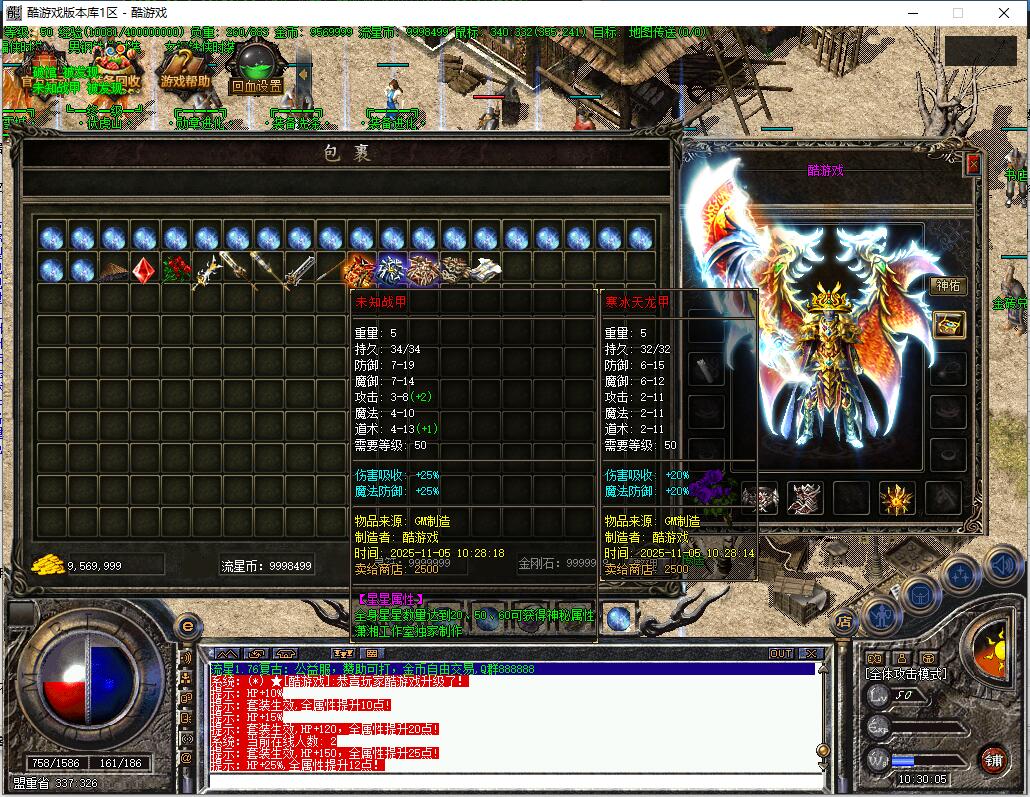Select the red rose bouquet item
The image size is (1030, 797).
point(176,269)
